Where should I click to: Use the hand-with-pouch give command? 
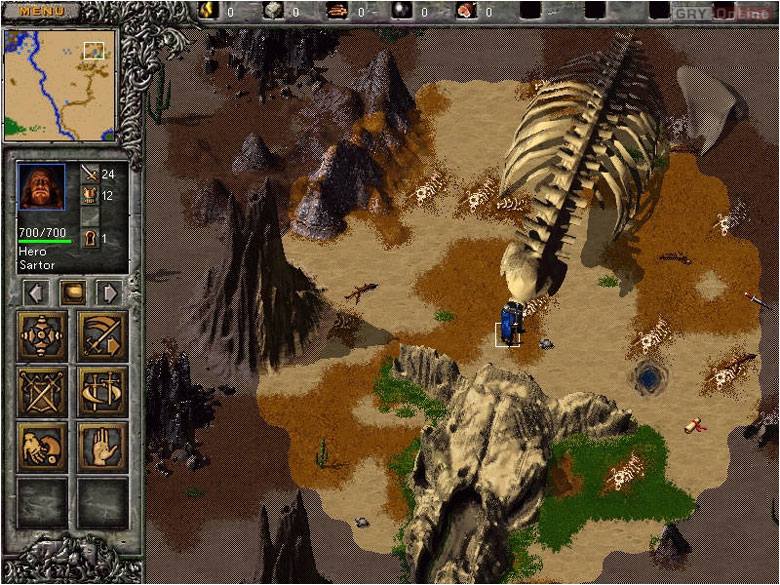click(x=42, y=447)
